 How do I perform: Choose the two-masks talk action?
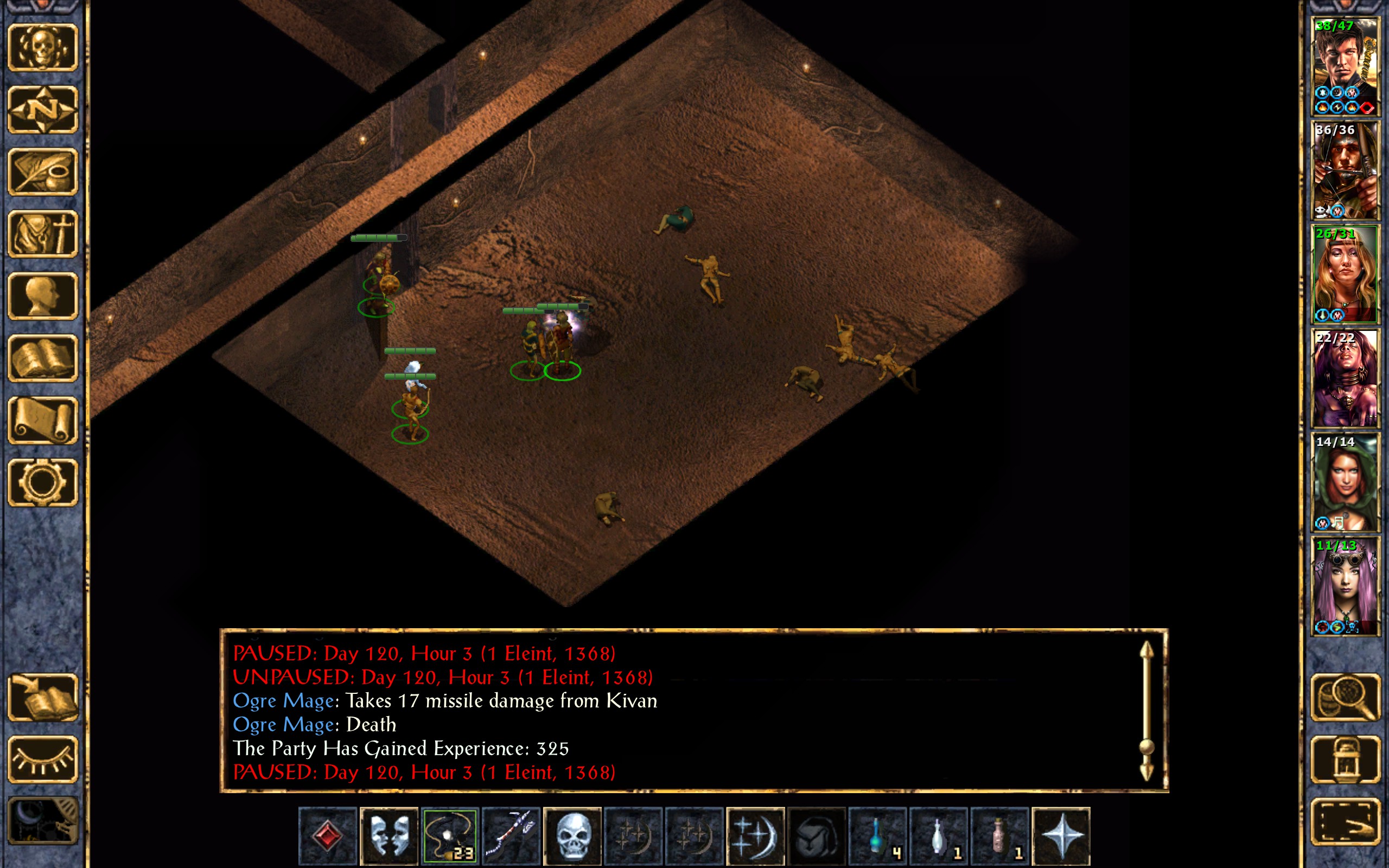[388, 836]
